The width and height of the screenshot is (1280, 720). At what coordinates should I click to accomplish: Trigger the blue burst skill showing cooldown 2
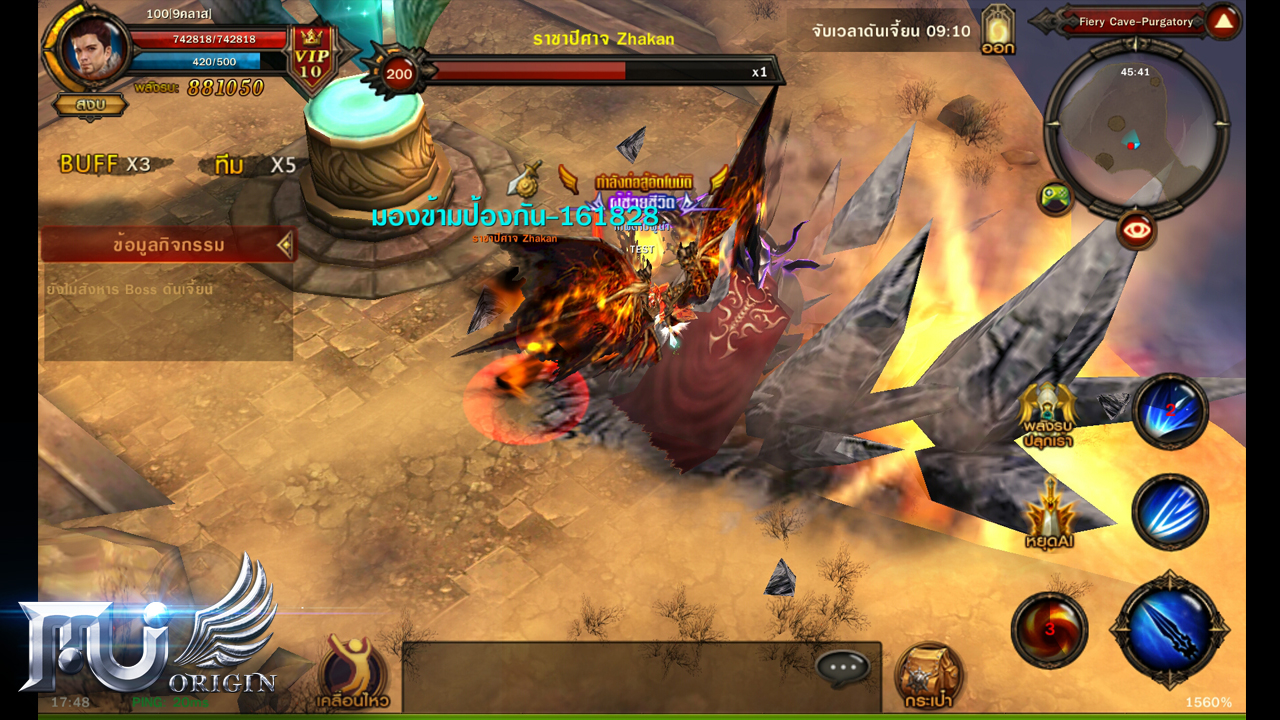point(1170,410)
